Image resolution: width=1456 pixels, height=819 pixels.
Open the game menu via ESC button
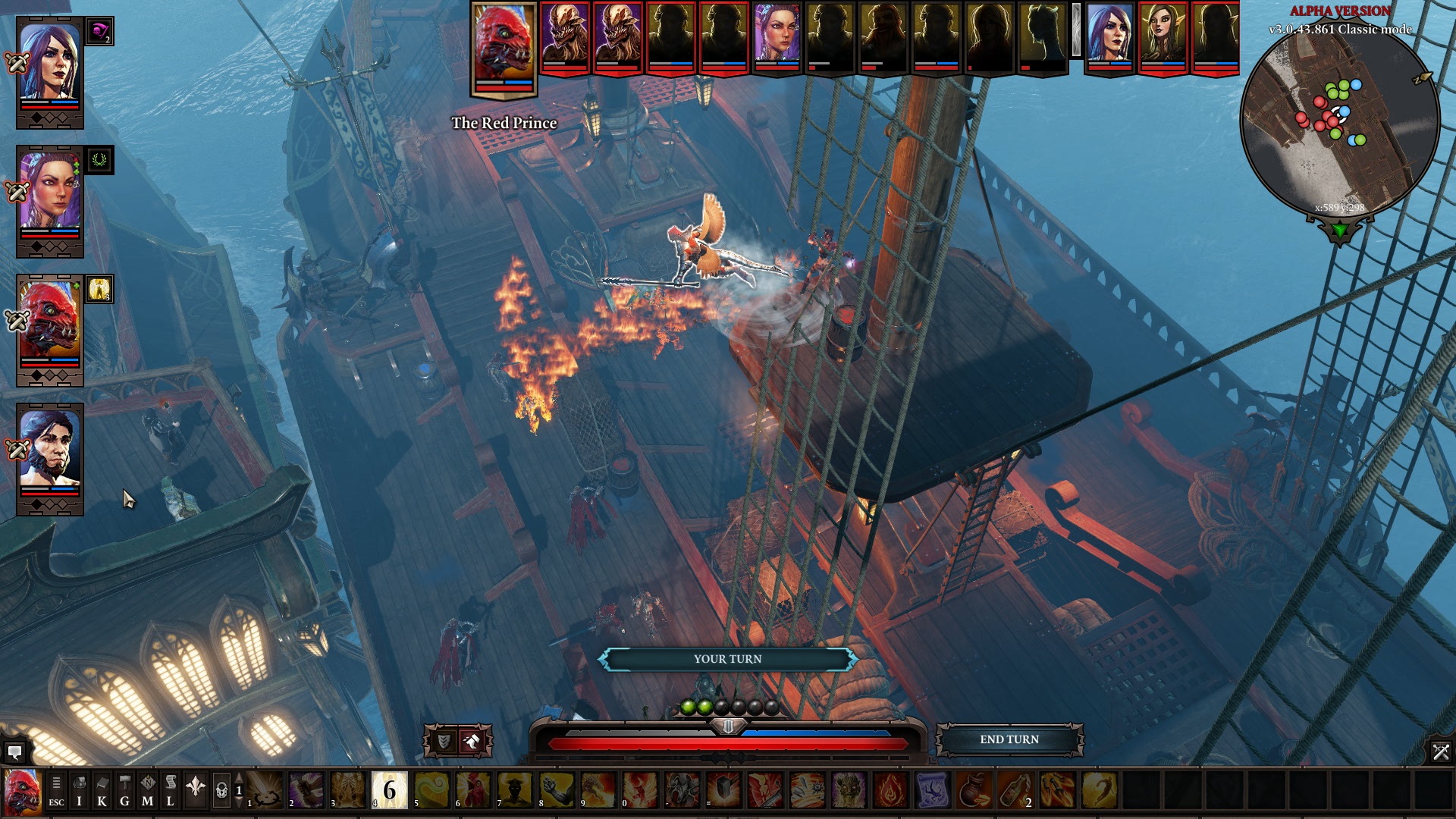(x=56, y=791)
